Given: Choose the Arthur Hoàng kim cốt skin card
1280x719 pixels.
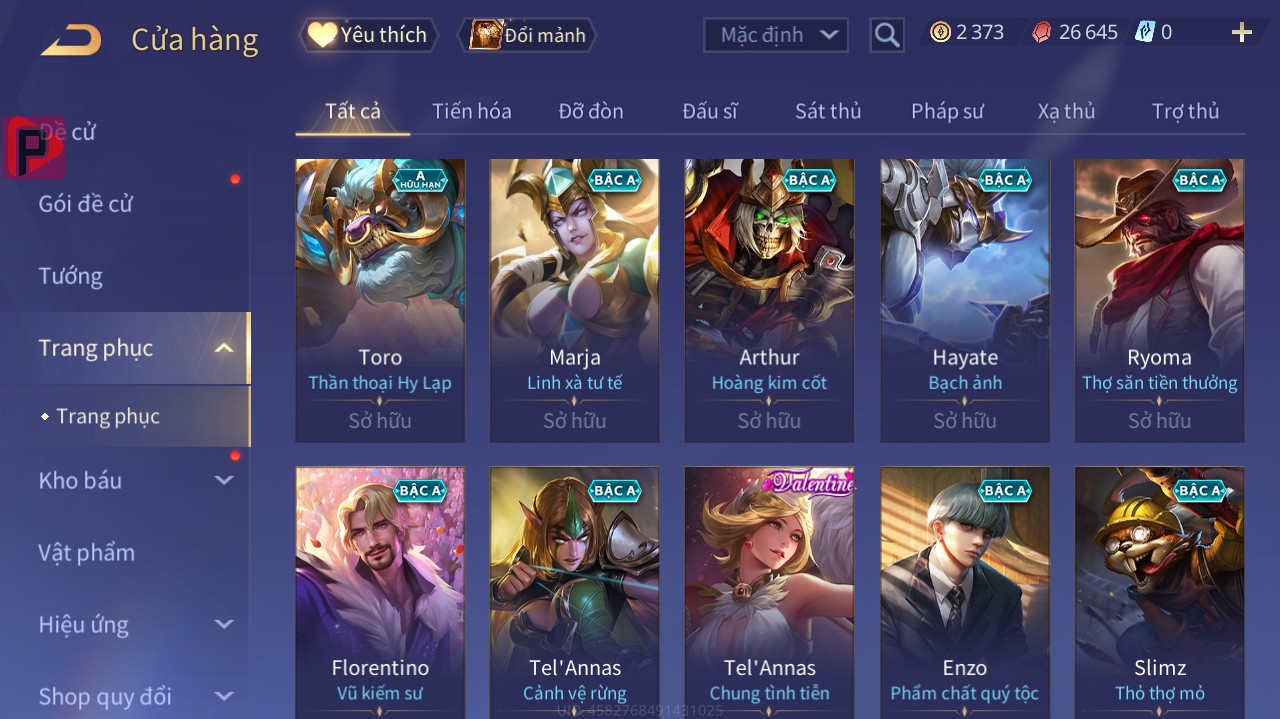Looking at the screenshot, I should click(x=769, y=300).
